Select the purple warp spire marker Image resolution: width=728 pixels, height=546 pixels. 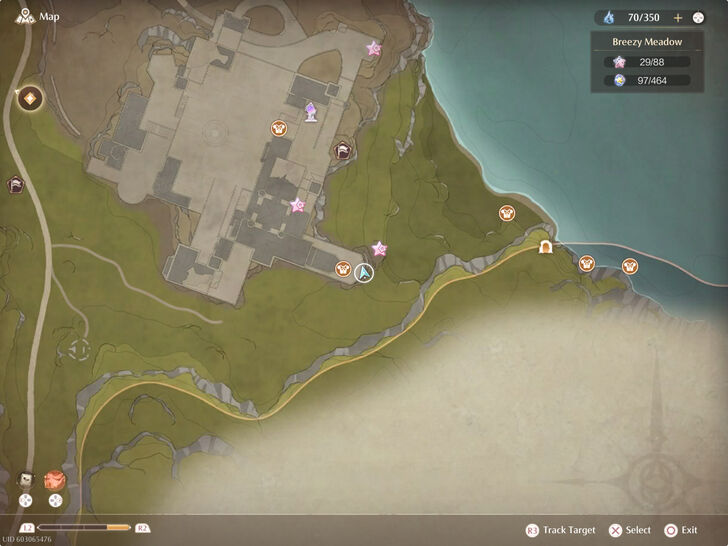click(311, 112)
